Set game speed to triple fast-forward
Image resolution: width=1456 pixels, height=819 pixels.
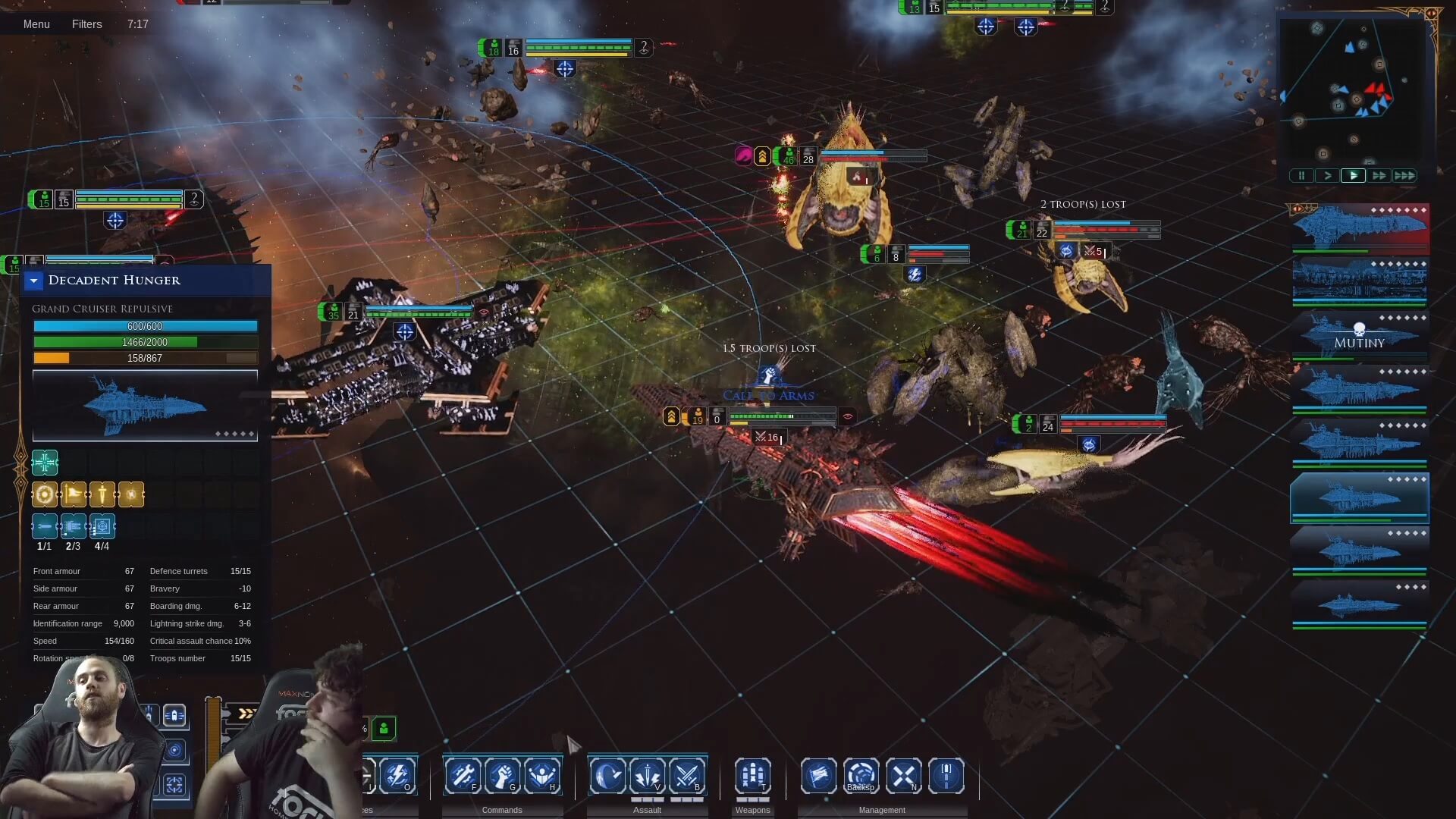[x=1404, y=176]
